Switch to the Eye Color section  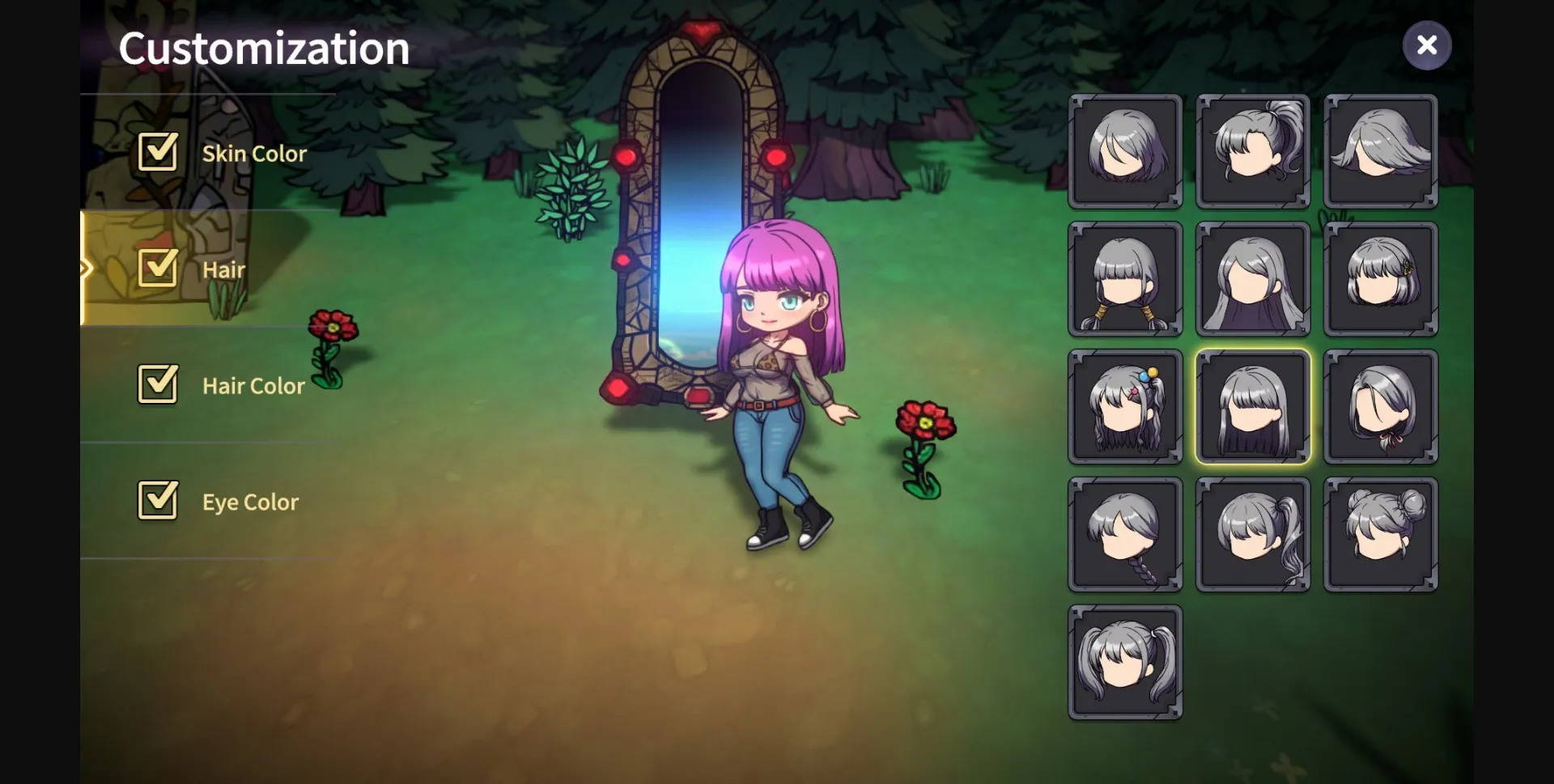251,501
